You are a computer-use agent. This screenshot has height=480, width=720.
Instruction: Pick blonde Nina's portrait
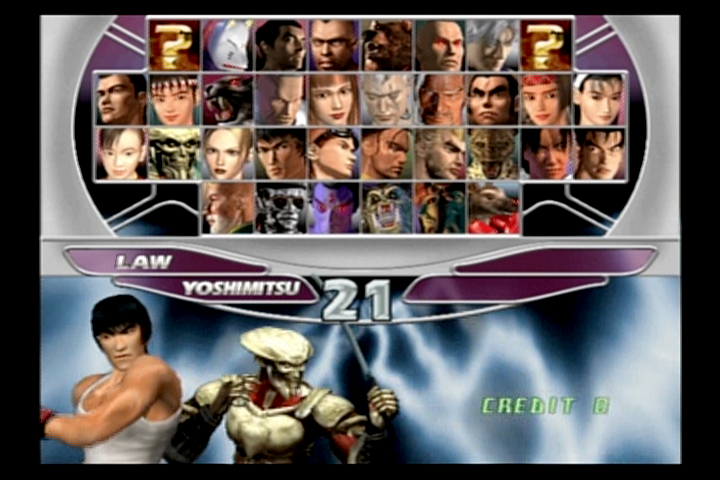pos(227,153)
